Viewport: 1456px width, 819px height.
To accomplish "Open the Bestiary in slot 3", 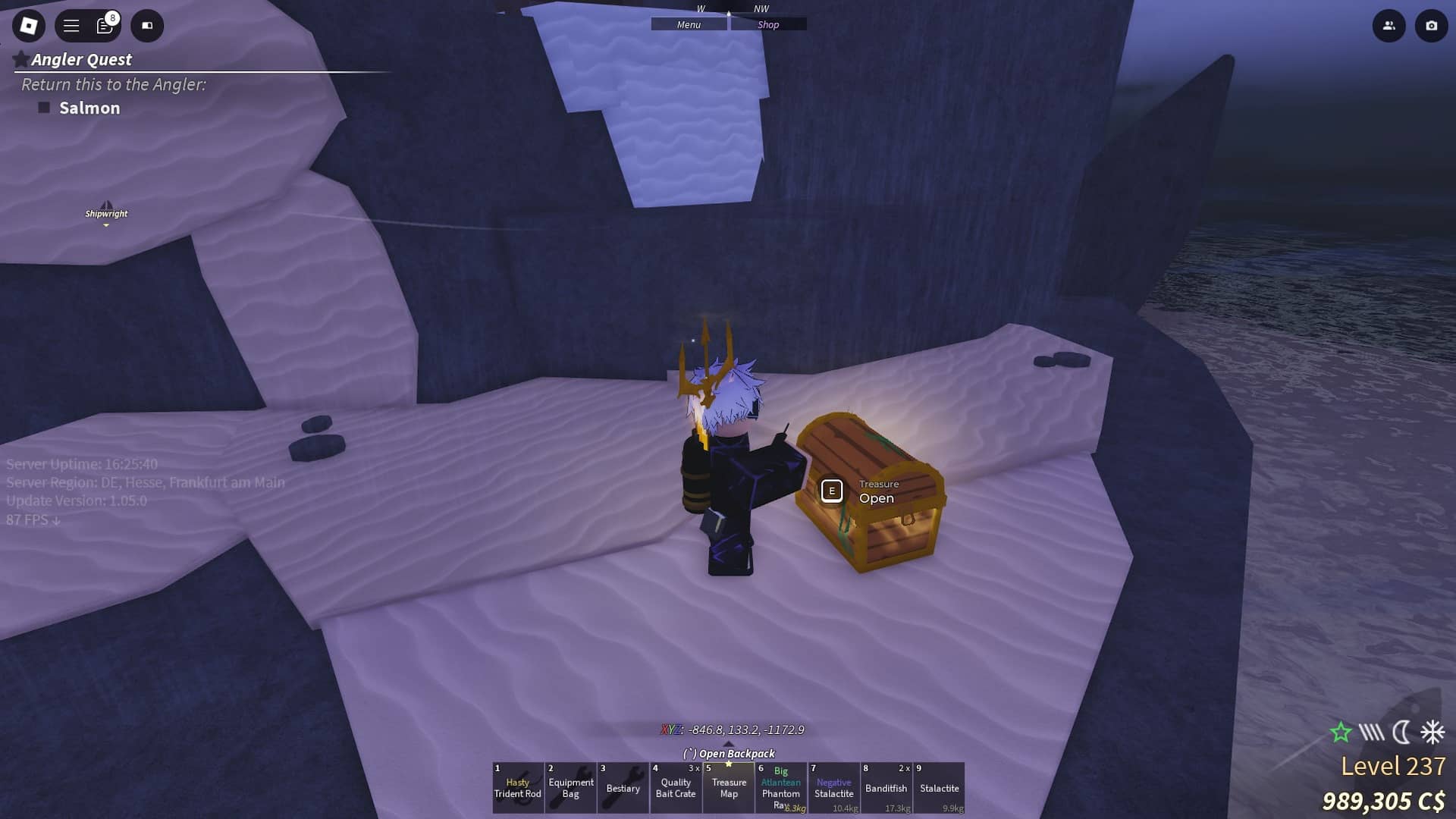I will tap(623, 788).
